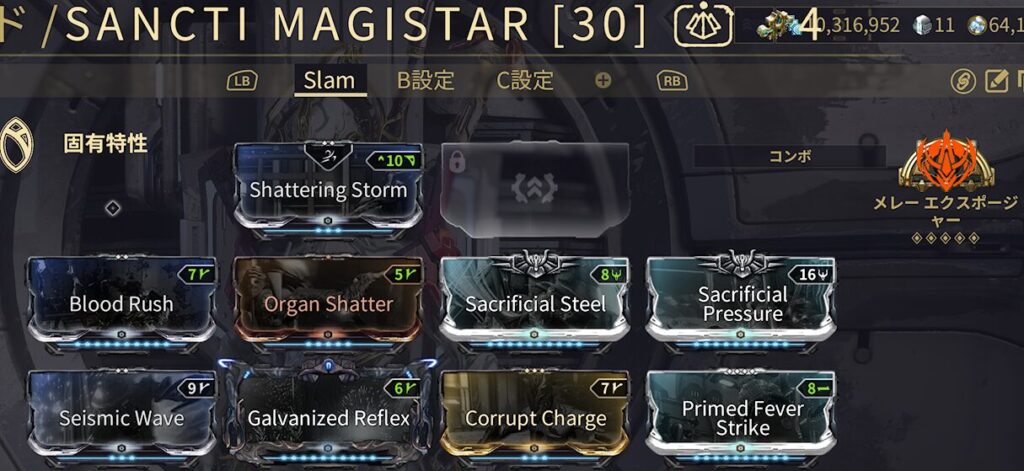Open the linked chain icon option
The height and width of the screenshot is (471, 1024).
click(963, 81)
